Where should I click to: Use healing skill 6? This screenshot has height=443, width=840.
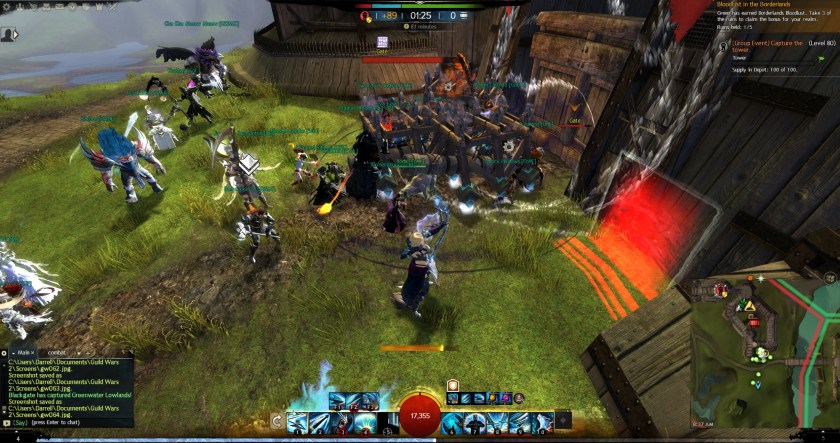[453, 423]
